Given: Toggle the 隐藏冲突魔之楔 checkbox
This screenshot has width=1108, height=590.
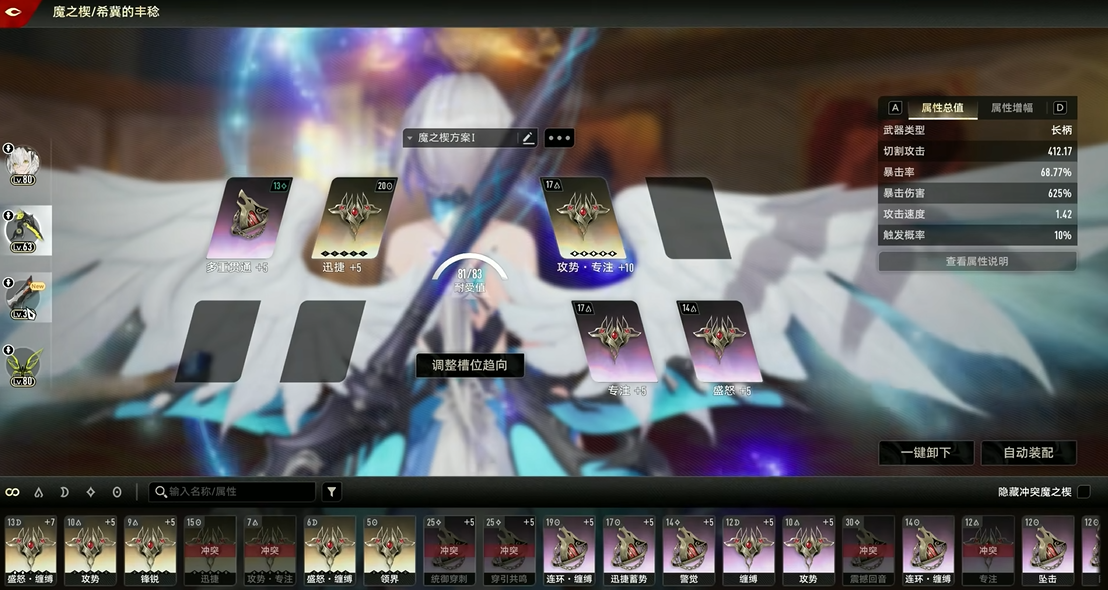Looking at the screenshot, I should point(1083,492).
